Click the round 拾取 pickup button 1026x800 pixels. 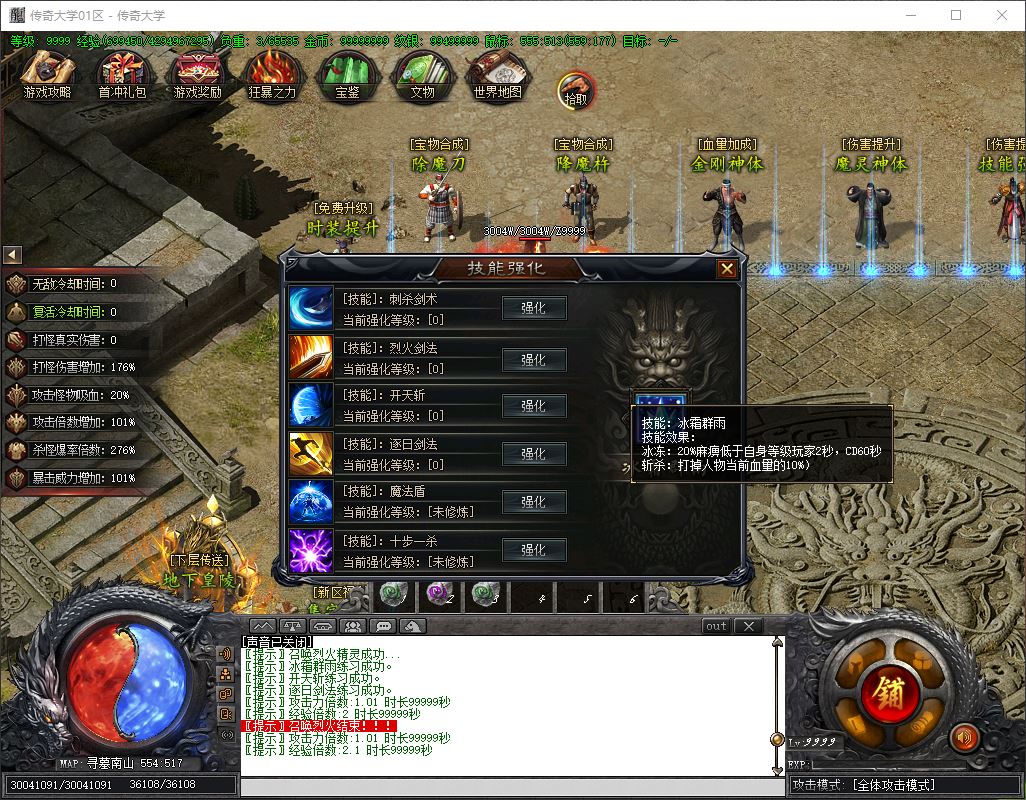[x=575, y=90]
